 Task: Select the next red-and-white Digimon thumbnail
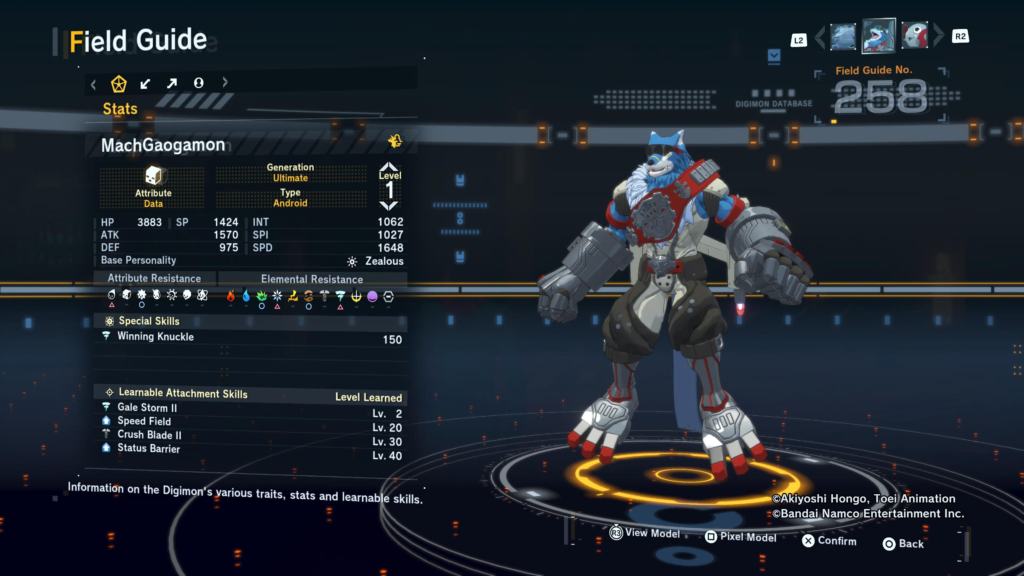[914, 37]
